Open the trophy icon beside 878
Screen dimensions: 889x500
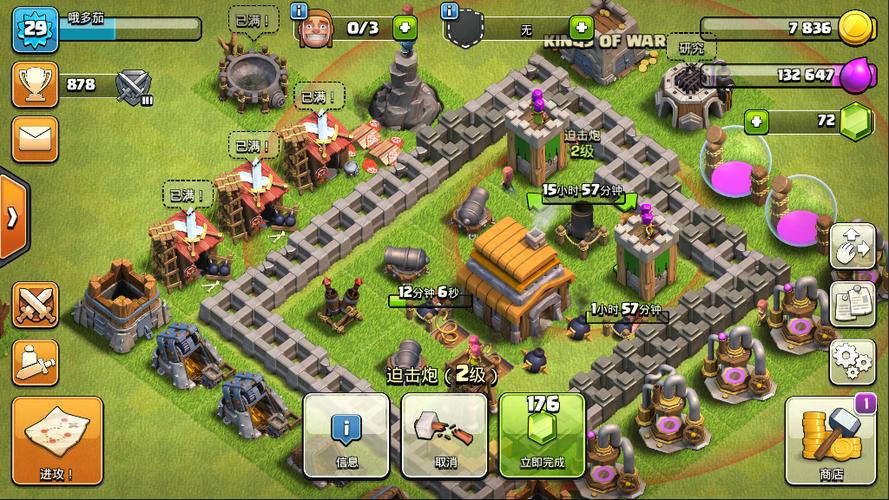pos(33,84)
